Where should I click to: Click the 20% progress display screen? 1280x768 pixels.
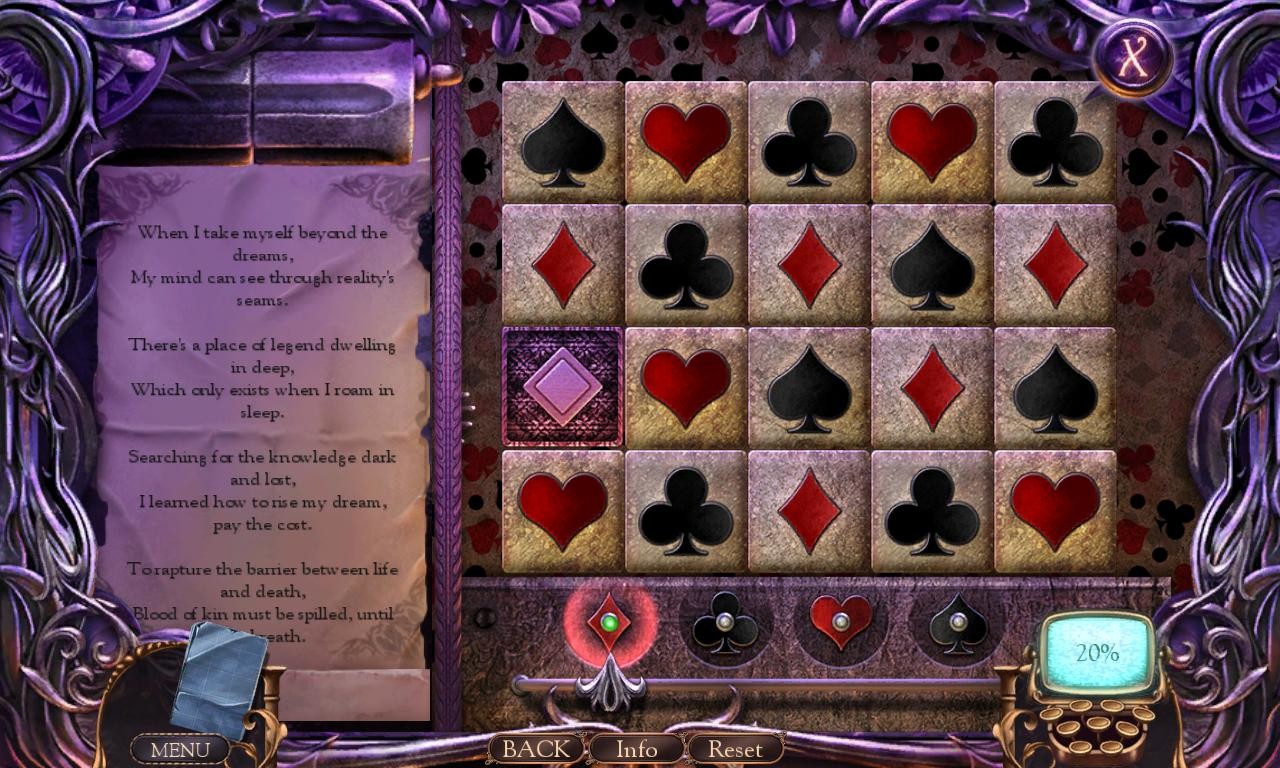pyautogui.click(x=1096, y=652)
